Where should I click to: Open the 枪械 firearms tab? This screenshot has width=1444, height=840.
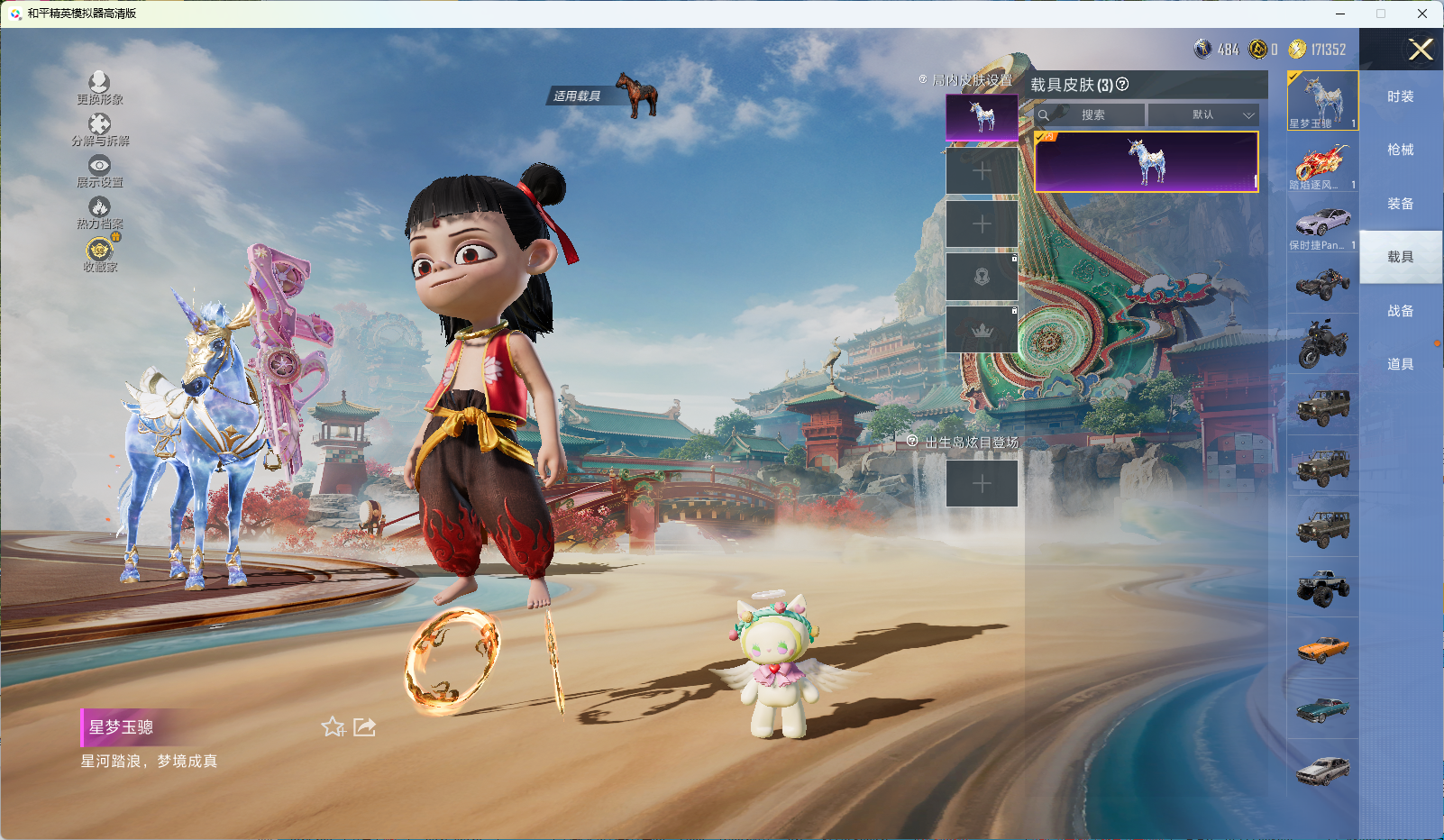point(1400,150)
